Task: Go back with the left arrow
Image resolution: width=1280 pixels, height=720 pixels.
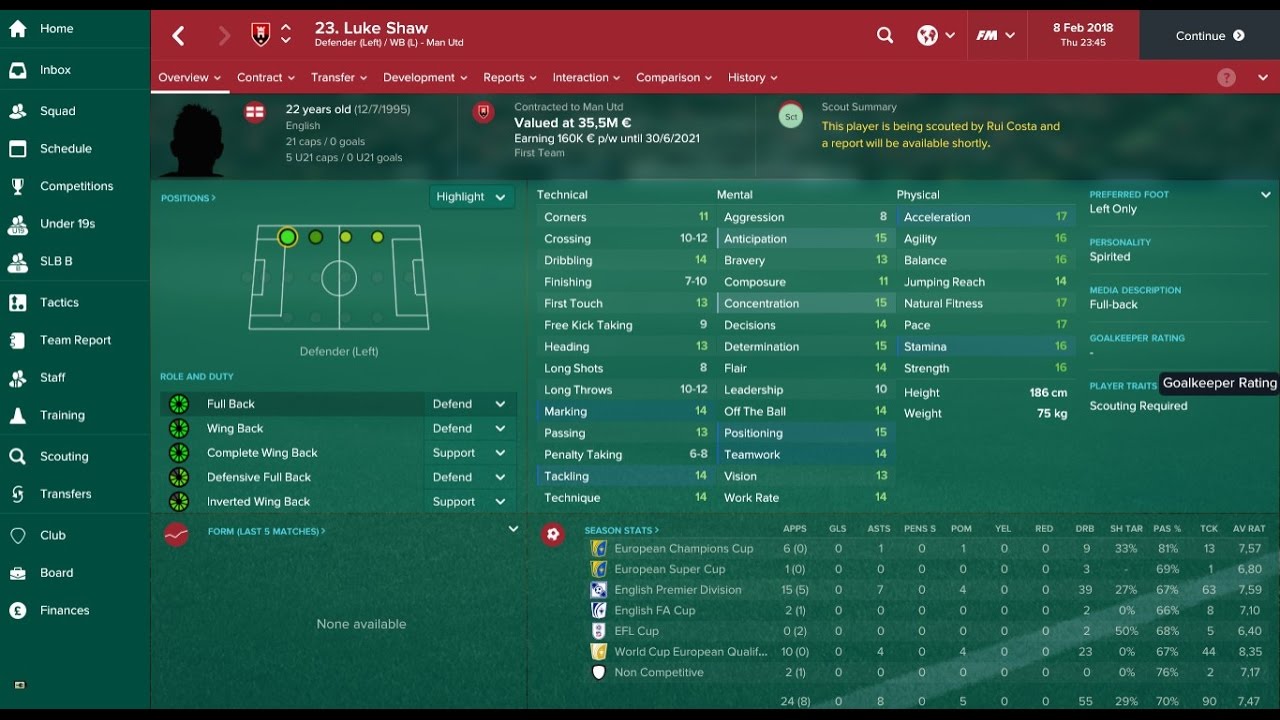Action: click(x=178, y=37)
